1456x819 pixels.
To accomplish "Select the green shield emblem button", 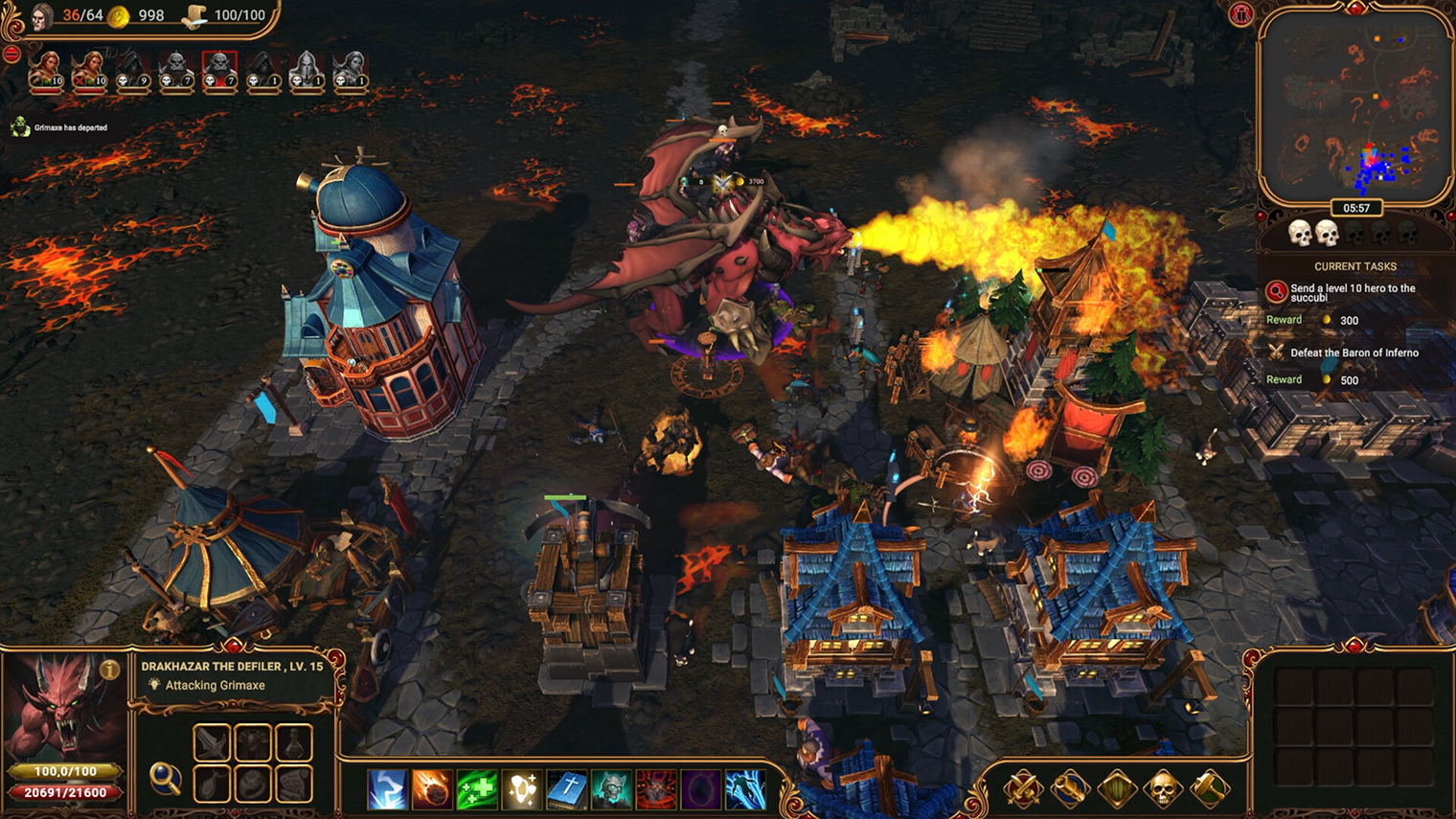I will tap(1116, 789).
